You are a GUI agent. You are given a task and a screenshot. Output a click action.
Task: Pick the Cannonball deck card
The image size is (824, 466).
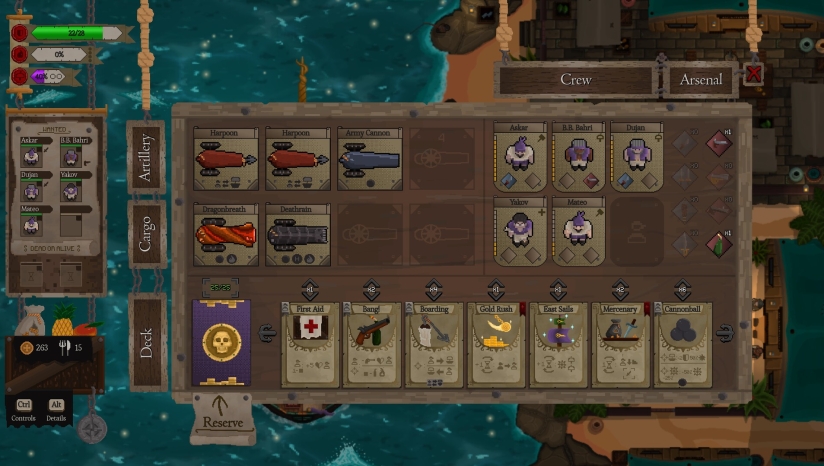tap(683, 344)
